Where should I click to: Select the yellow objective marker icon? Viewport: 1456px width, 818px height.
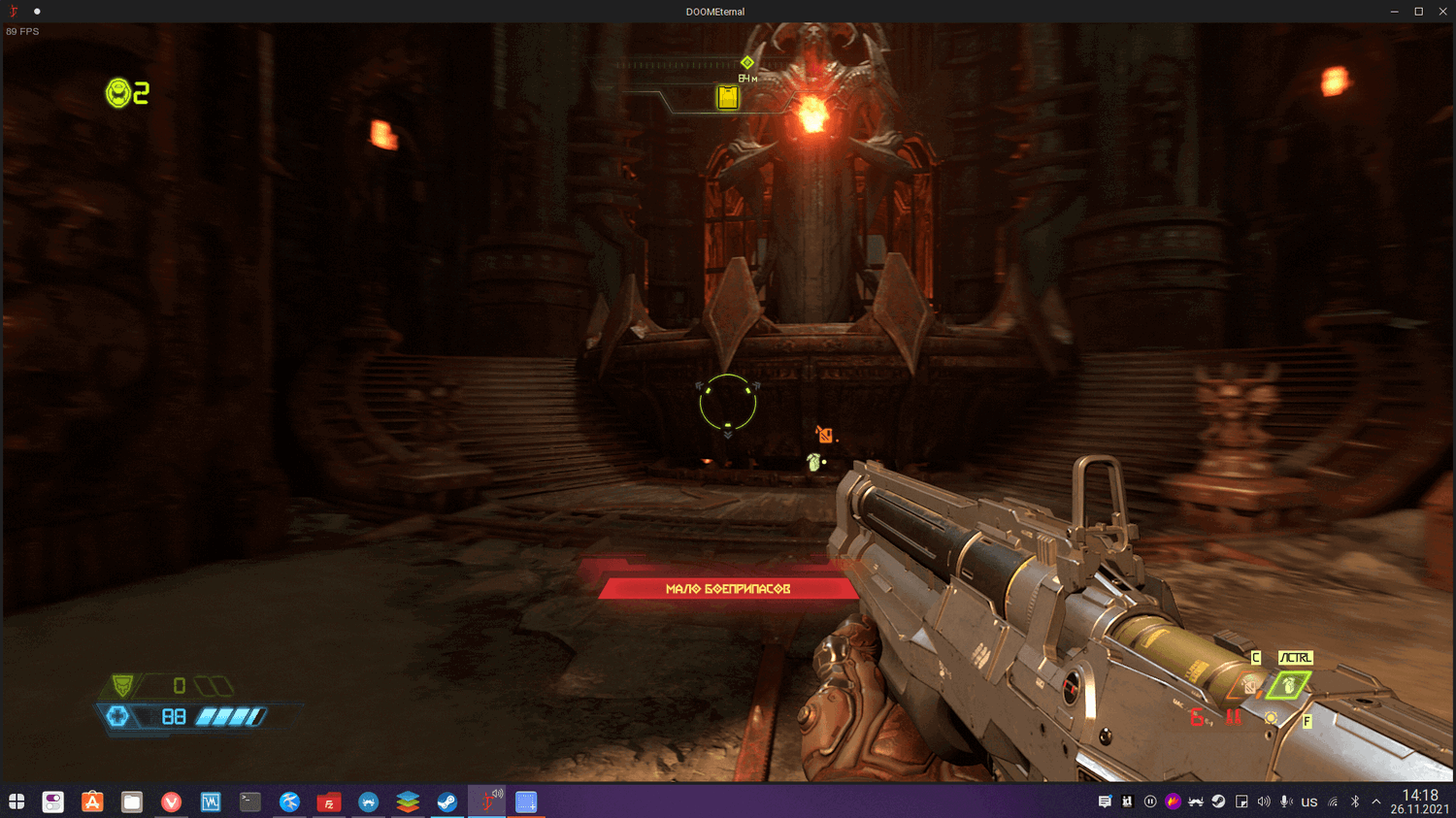click(x=728, y=97)
